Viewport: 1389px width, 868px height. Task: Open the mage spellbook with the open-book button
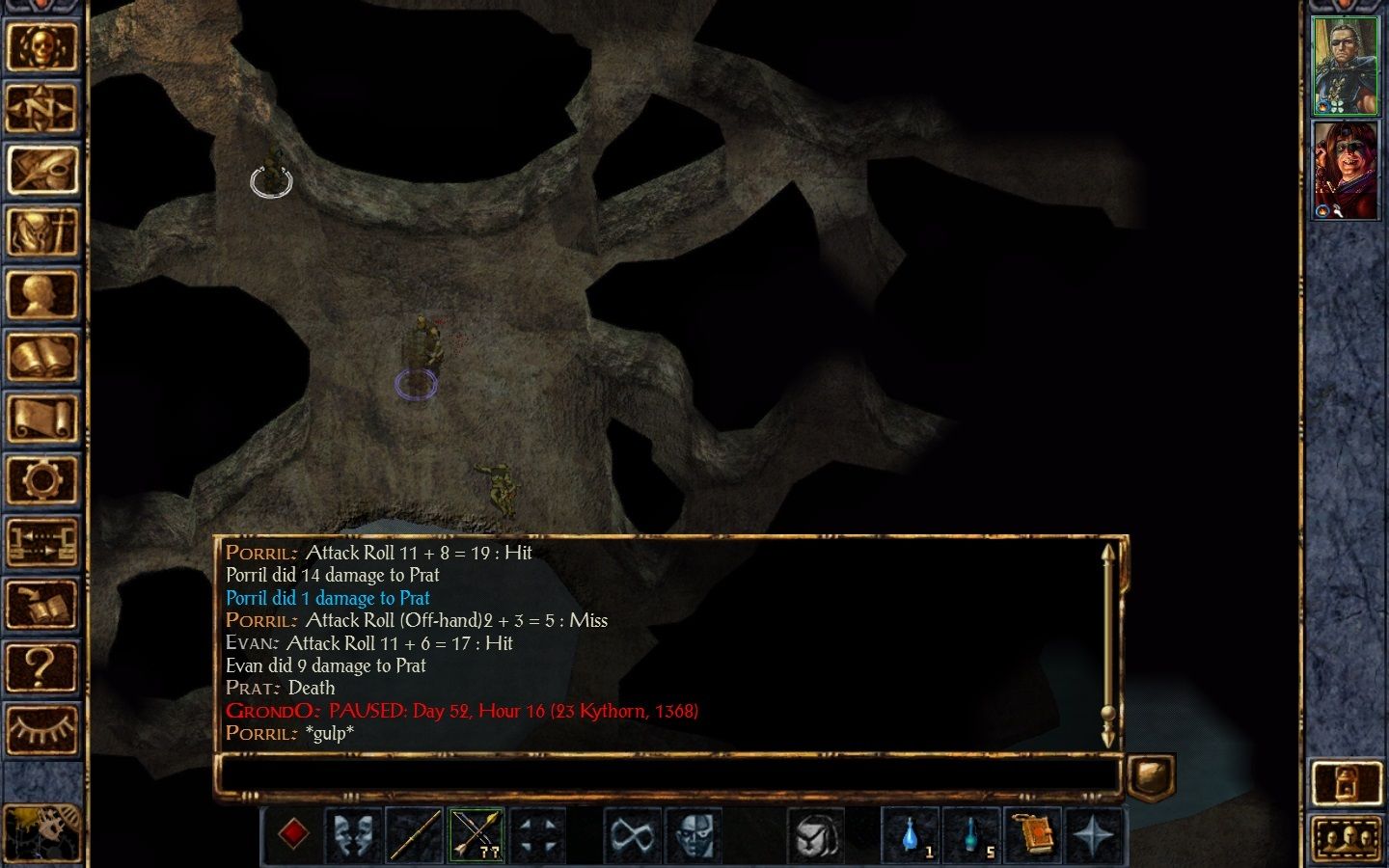pyautogui.click(x=41, y=358)
